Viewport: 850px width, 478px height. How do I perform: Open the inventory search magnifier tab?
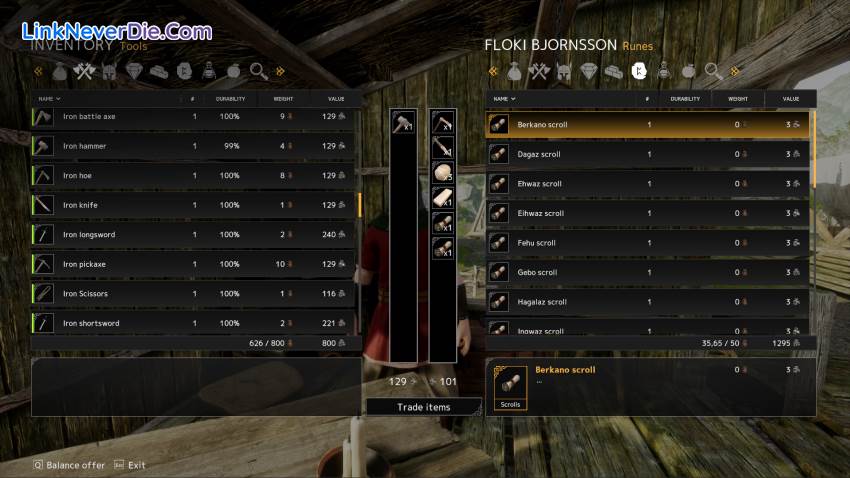tap(259, 71)
